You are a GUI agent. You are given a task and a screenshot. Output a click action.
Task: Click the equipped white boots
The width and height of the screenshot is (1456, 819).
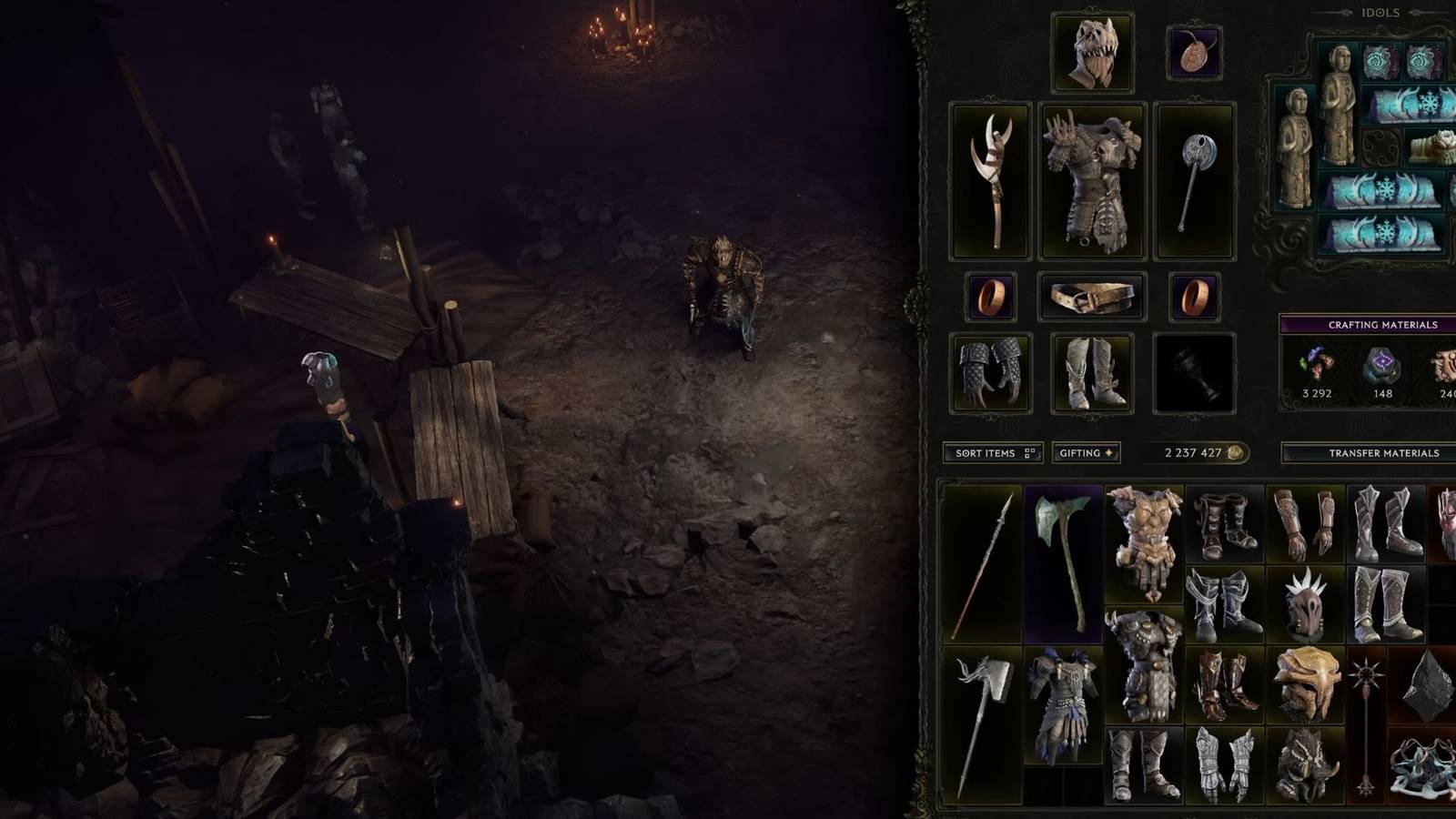tap(1090, 373)
